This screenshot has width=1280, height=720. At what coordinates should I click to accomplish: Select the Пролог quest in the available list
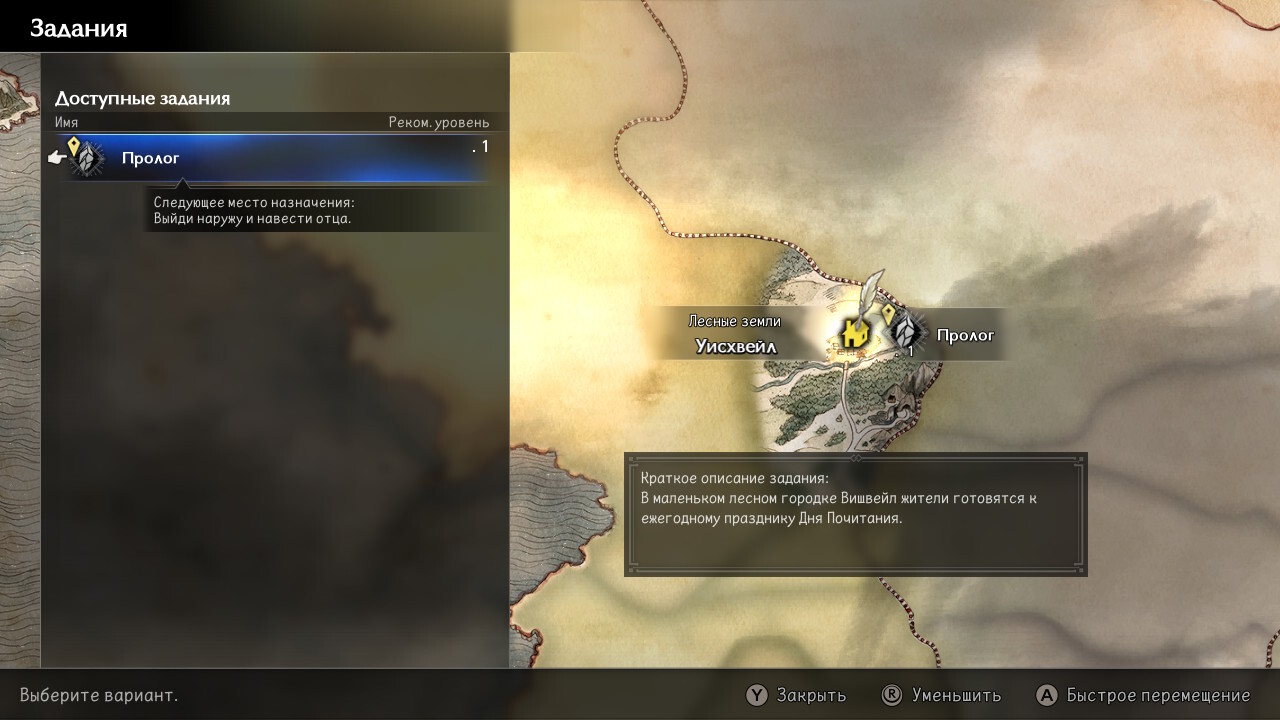click(270, 158)
